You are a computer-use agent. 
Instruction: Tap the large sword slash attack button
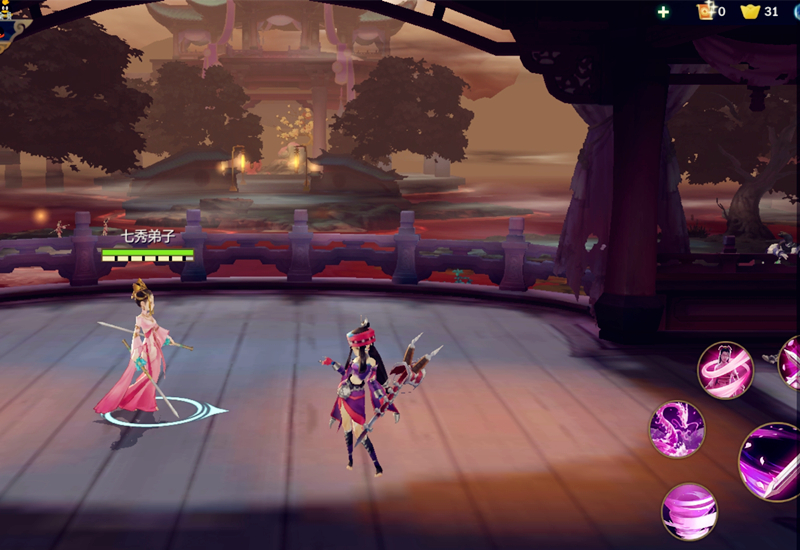pos(772,462)
